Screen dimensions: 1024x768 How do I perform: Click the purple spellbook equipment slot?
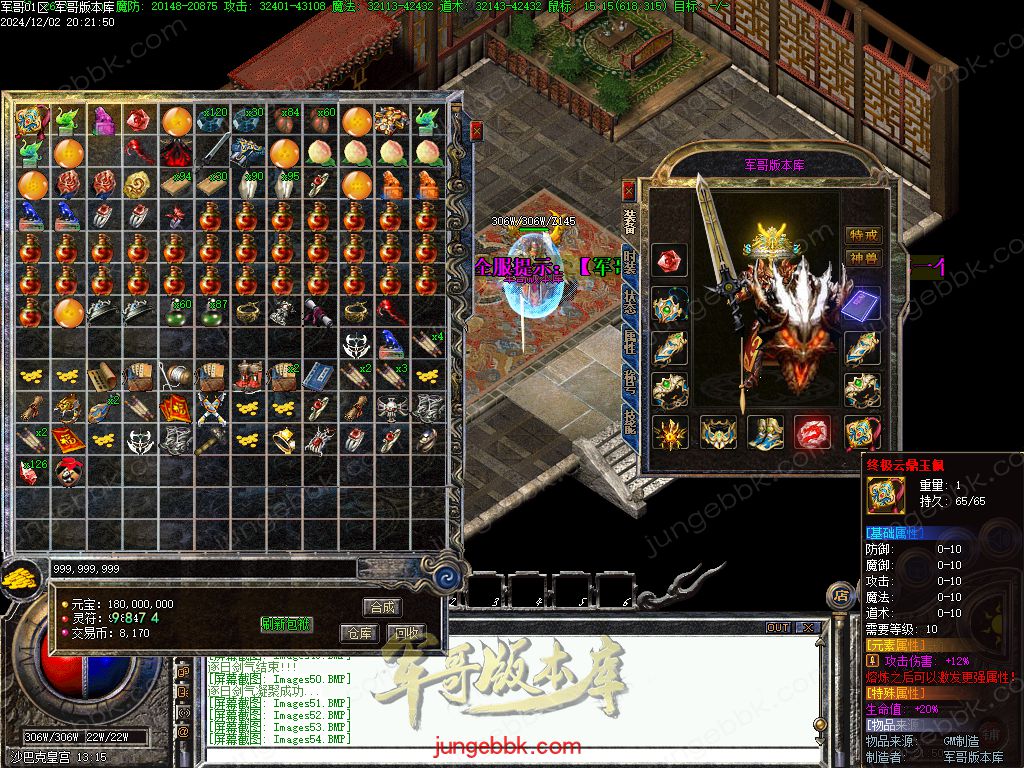[x=862, y=305]
